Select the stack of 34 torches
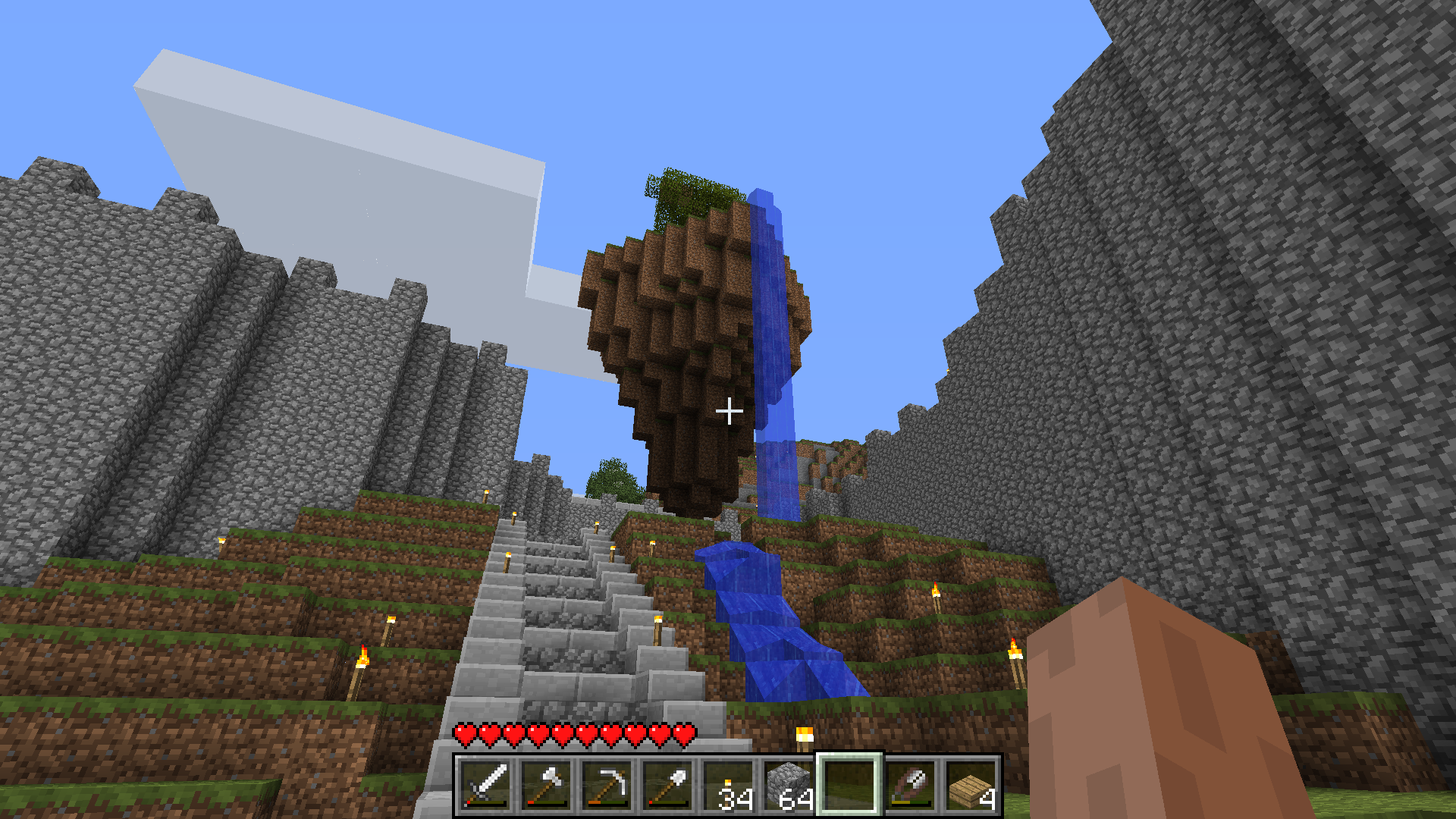This screenshot has height=819, width=1456. [728, 786]
